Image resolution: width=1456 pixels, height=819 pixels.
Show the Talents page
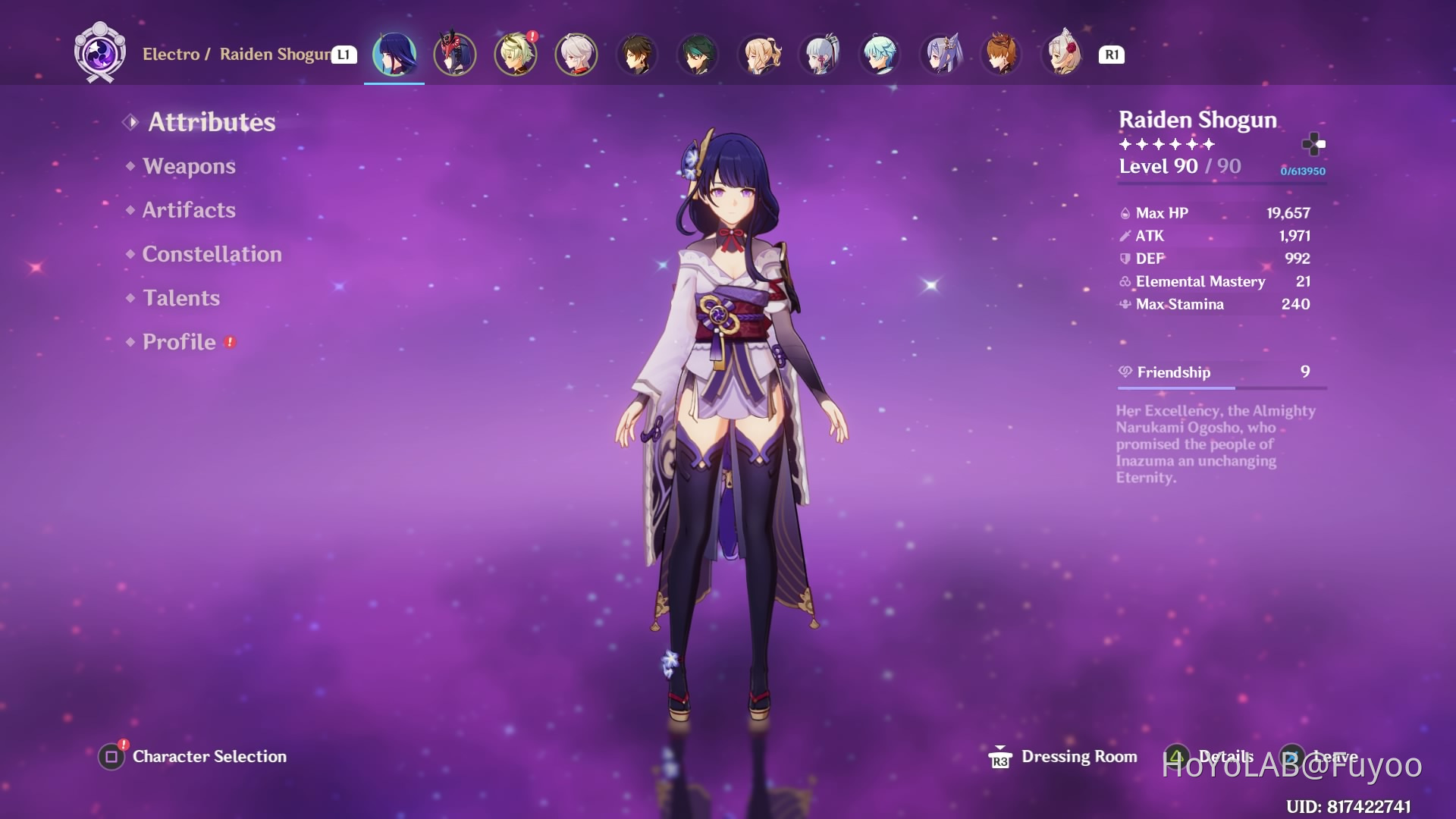pos(181,298)
